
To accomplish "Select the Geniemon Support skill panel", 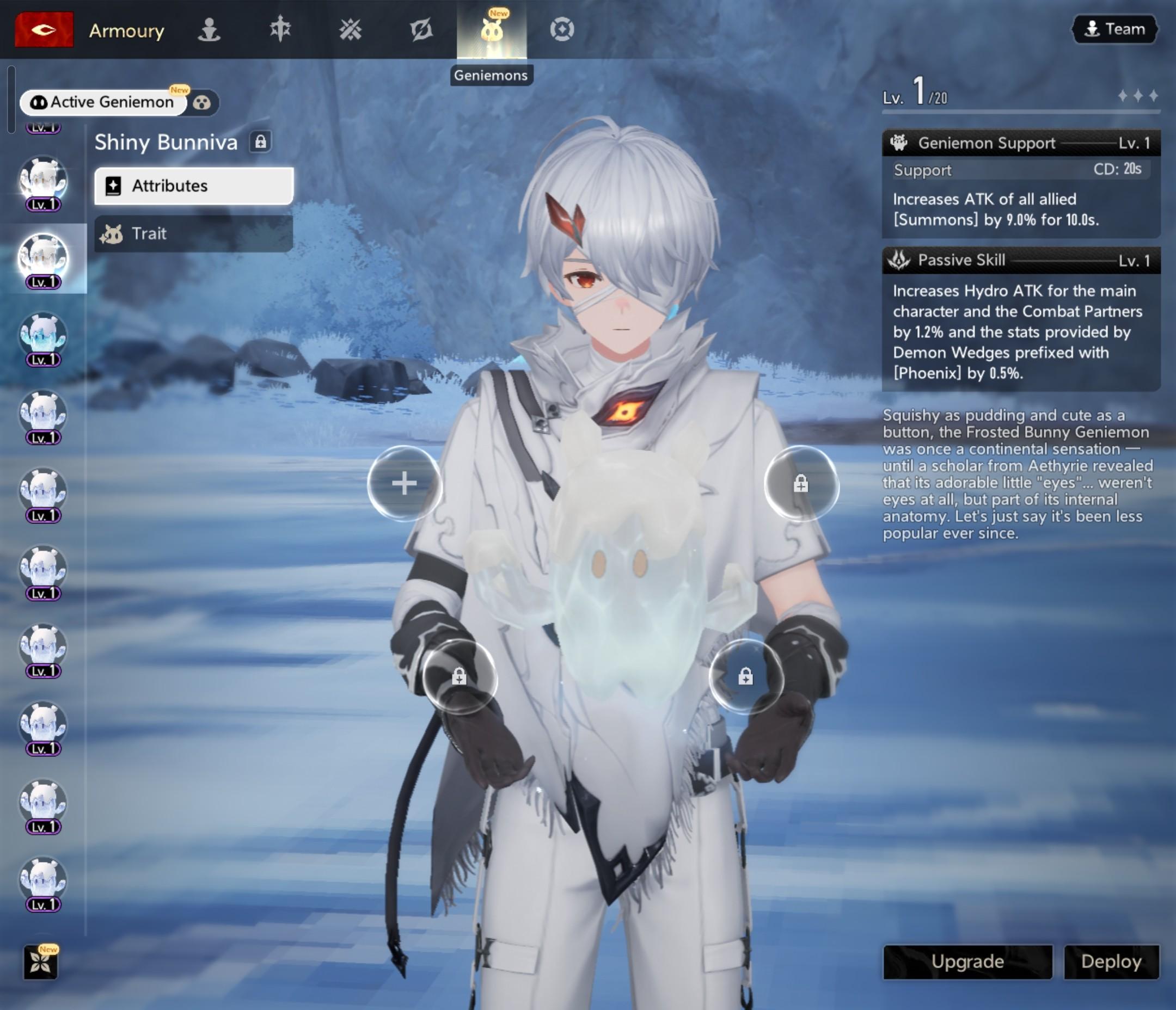I will [1020, 184].
